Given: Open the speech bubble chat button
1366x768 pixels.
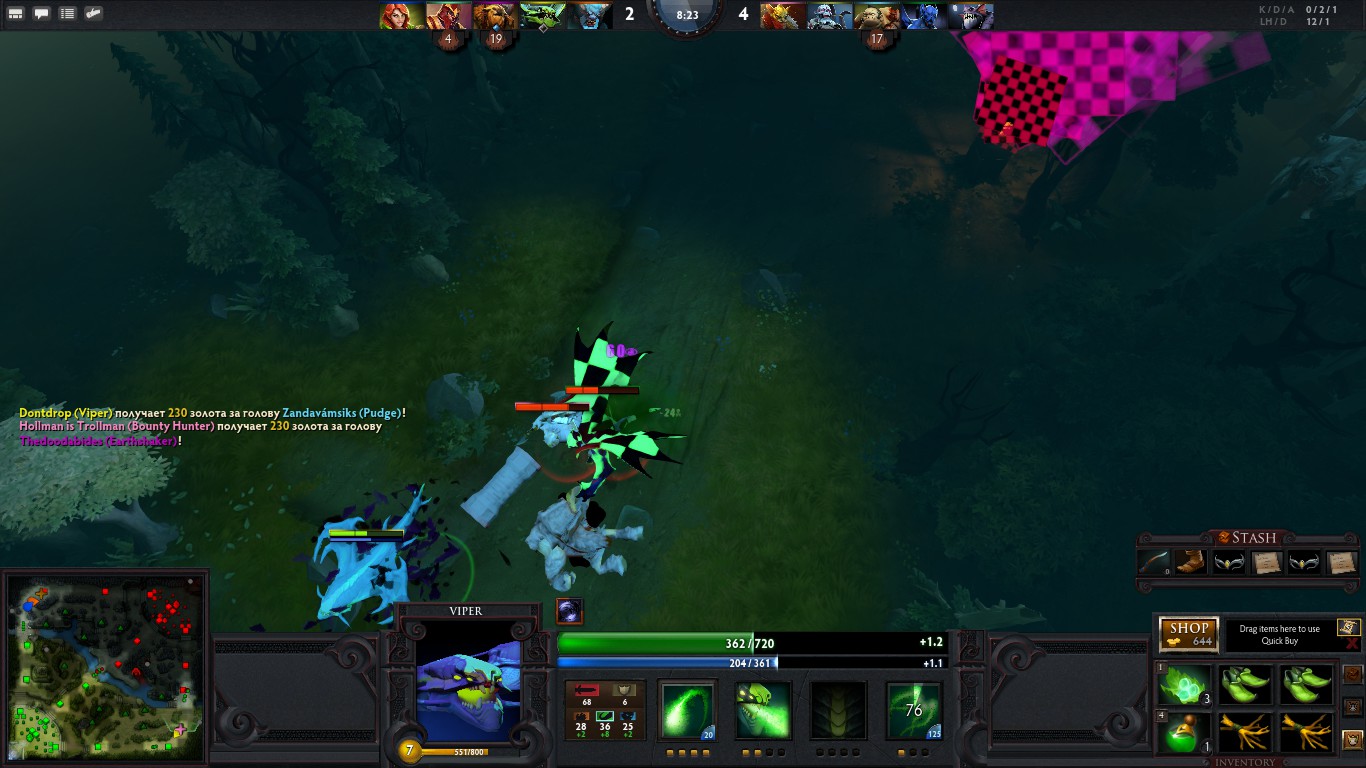Looking at the screenshot, I should point(41,14).
